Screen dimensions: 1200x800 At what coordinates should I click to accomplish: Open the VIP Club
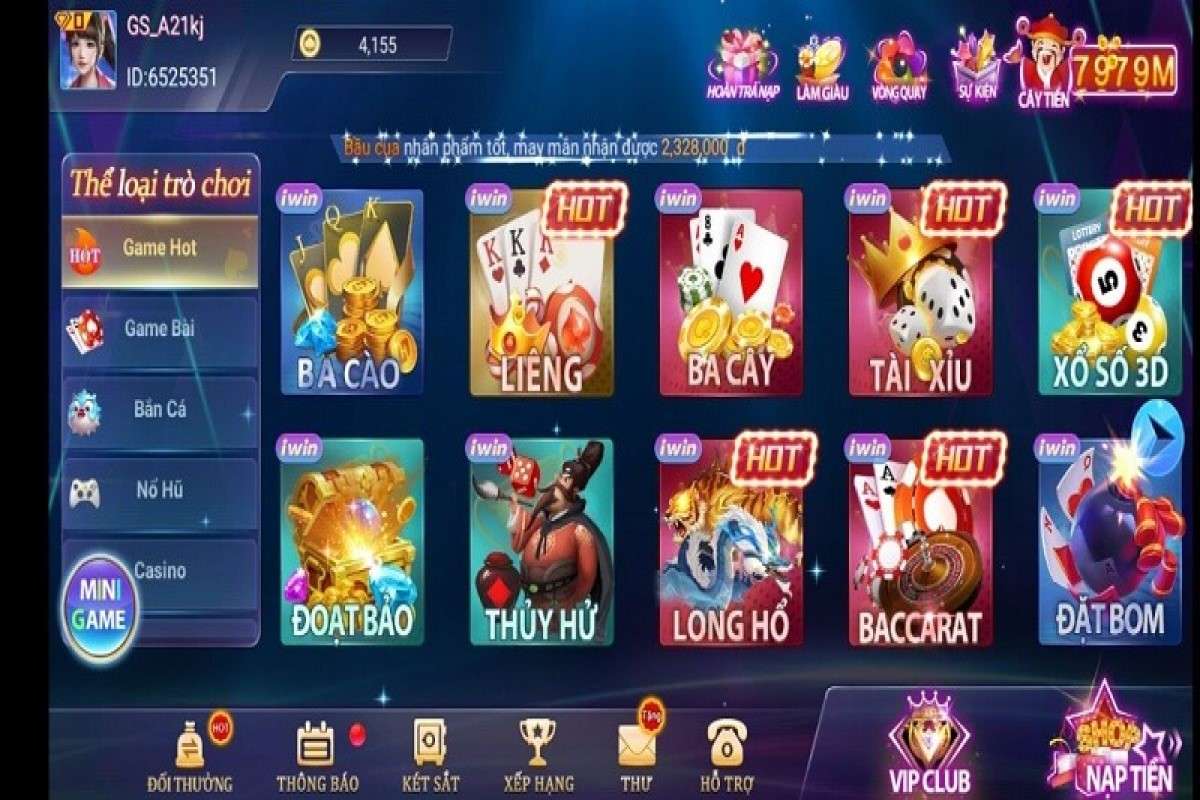(929, 745)
